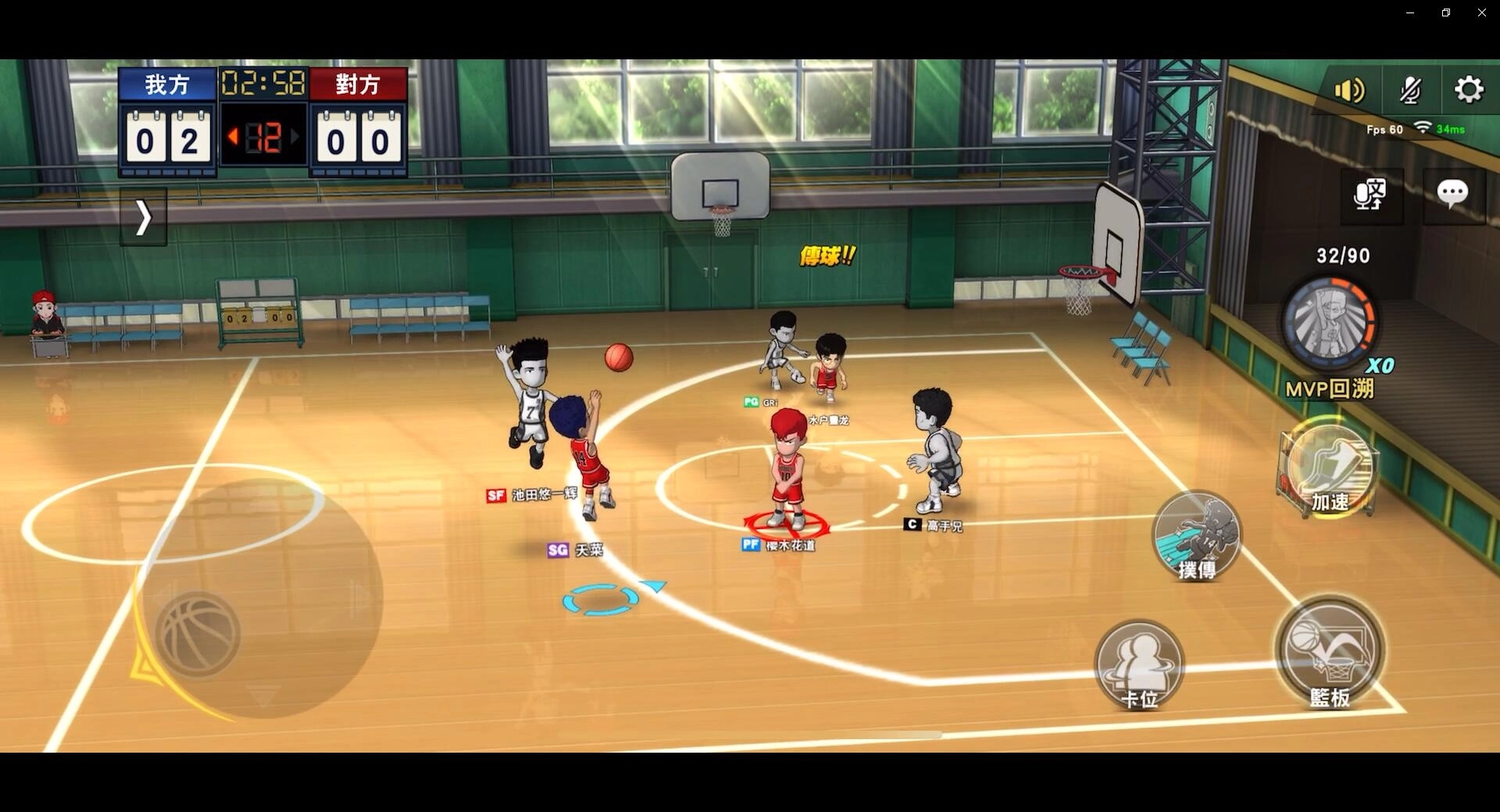The image size is (1500, 812).
Task: Select the 我方 team score tab
Action: point(166,84)
